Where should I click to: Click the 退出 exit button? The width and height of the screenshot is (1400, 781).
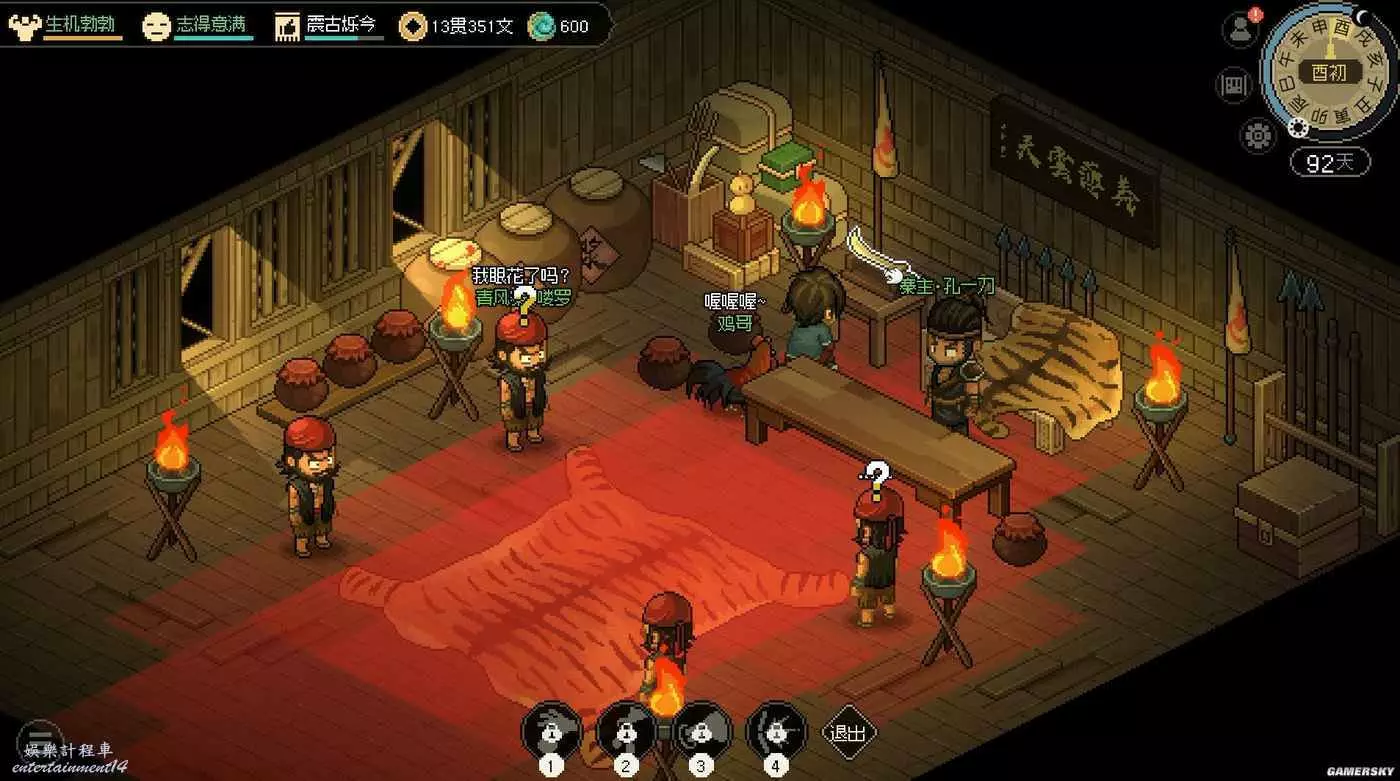(848, 732)
